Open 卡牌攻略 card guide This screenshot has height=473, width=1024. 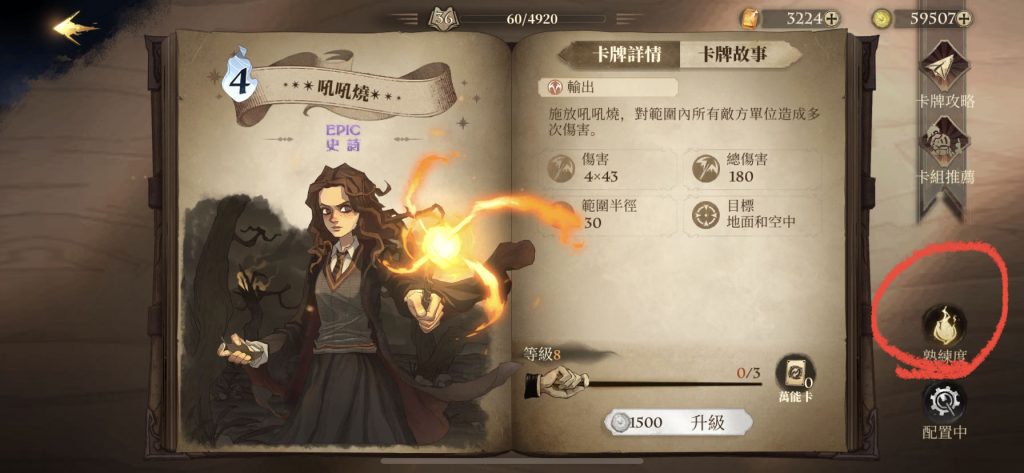coord(945,75)
